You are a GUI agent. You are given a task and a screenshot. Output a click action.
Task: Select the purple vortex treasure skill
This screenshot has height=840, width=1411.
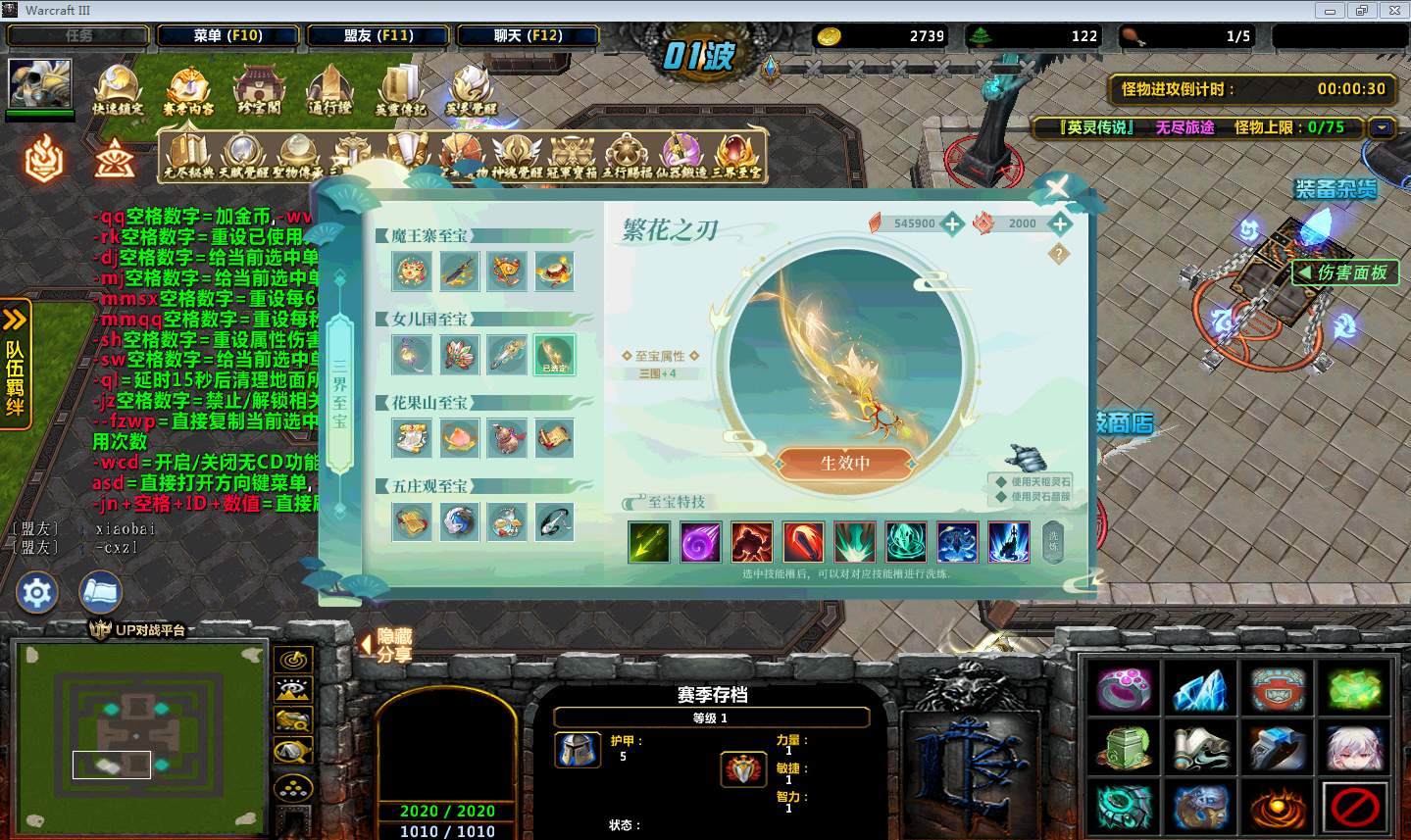click(x=700, y=542)
